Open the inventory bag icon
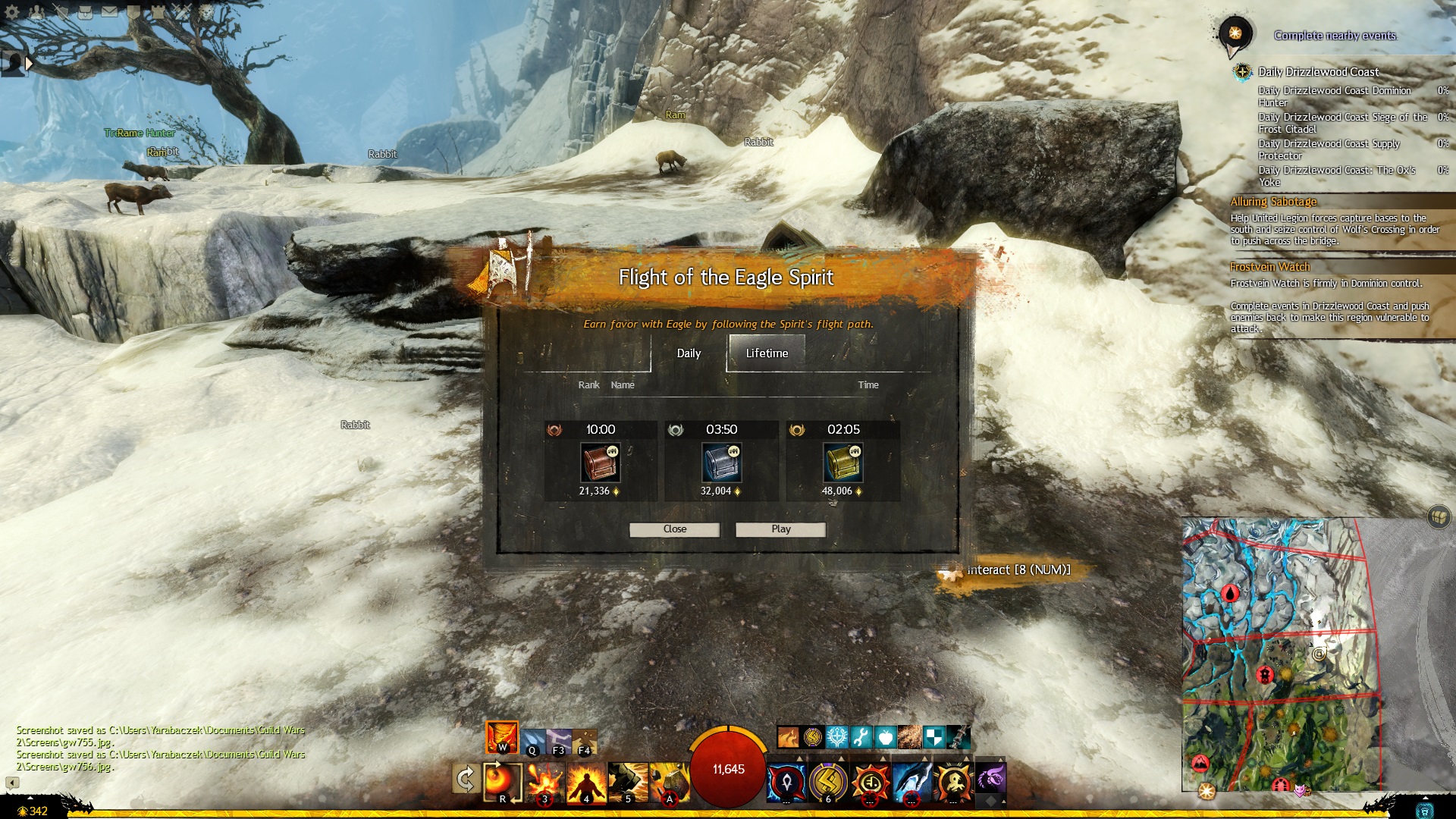Image resolution: width=1456 pixels, height=819 pixels. (x=86, y=11)
